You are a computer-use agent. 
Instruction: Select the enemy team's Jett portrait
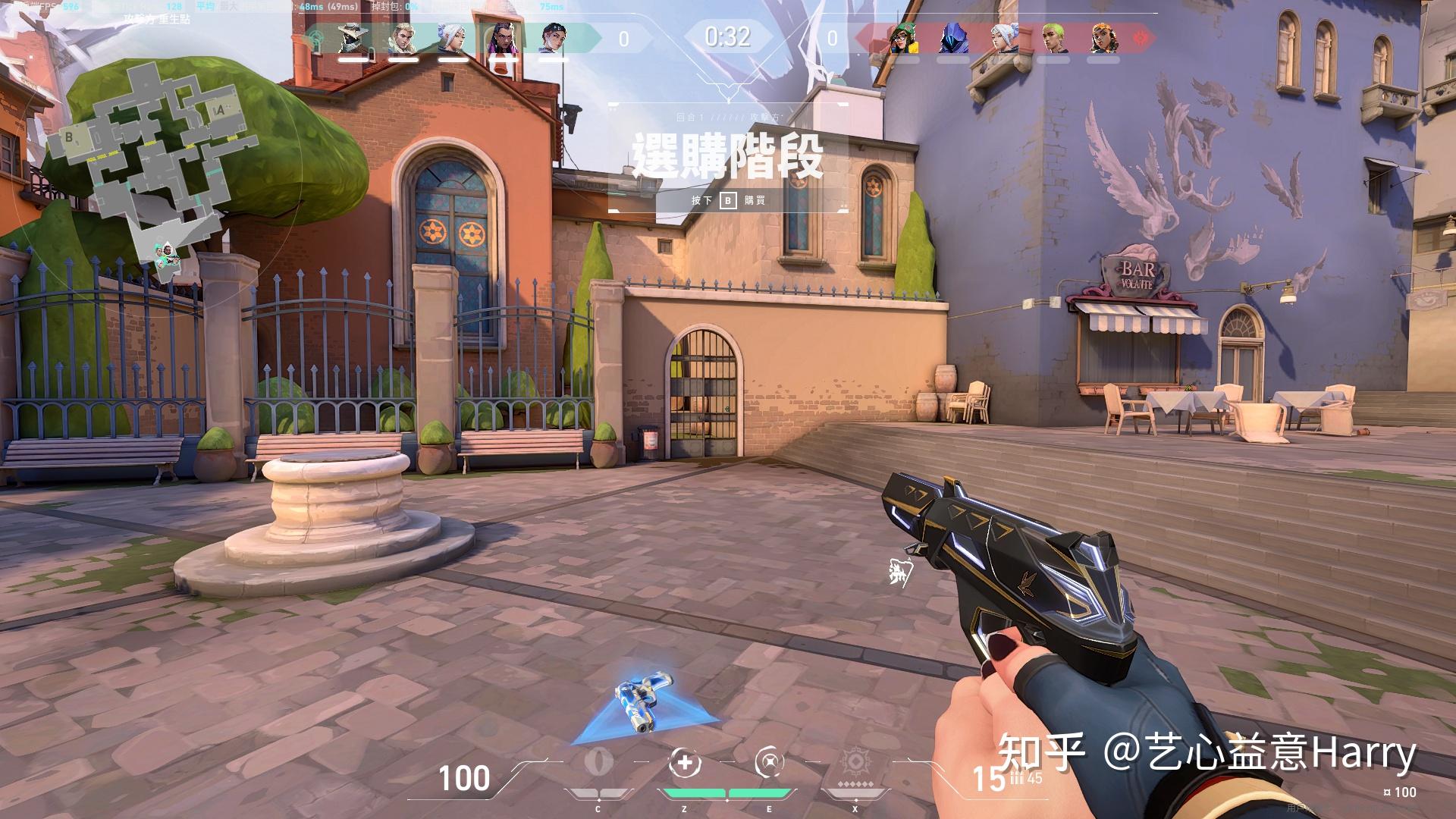pyautogui.click(x=1003, y=38)
